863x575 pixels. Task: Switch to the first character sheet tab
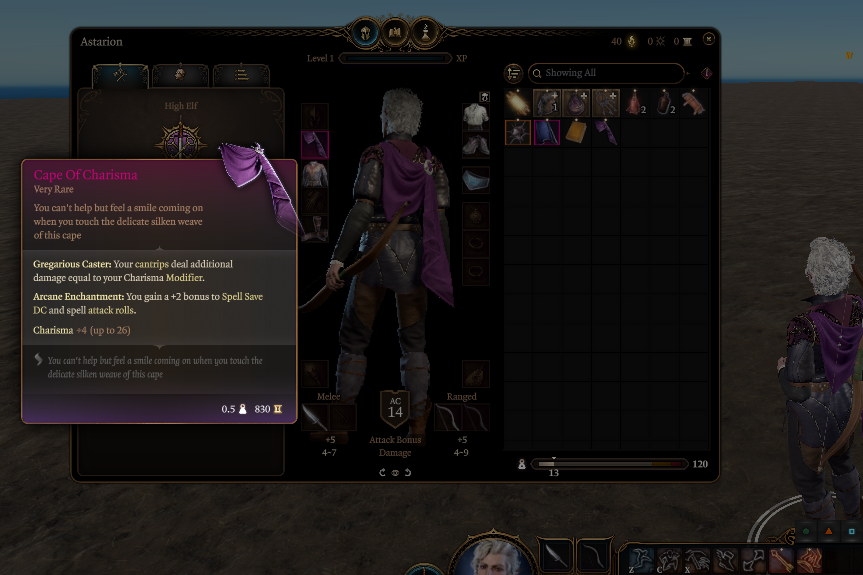tap(120, 75)
